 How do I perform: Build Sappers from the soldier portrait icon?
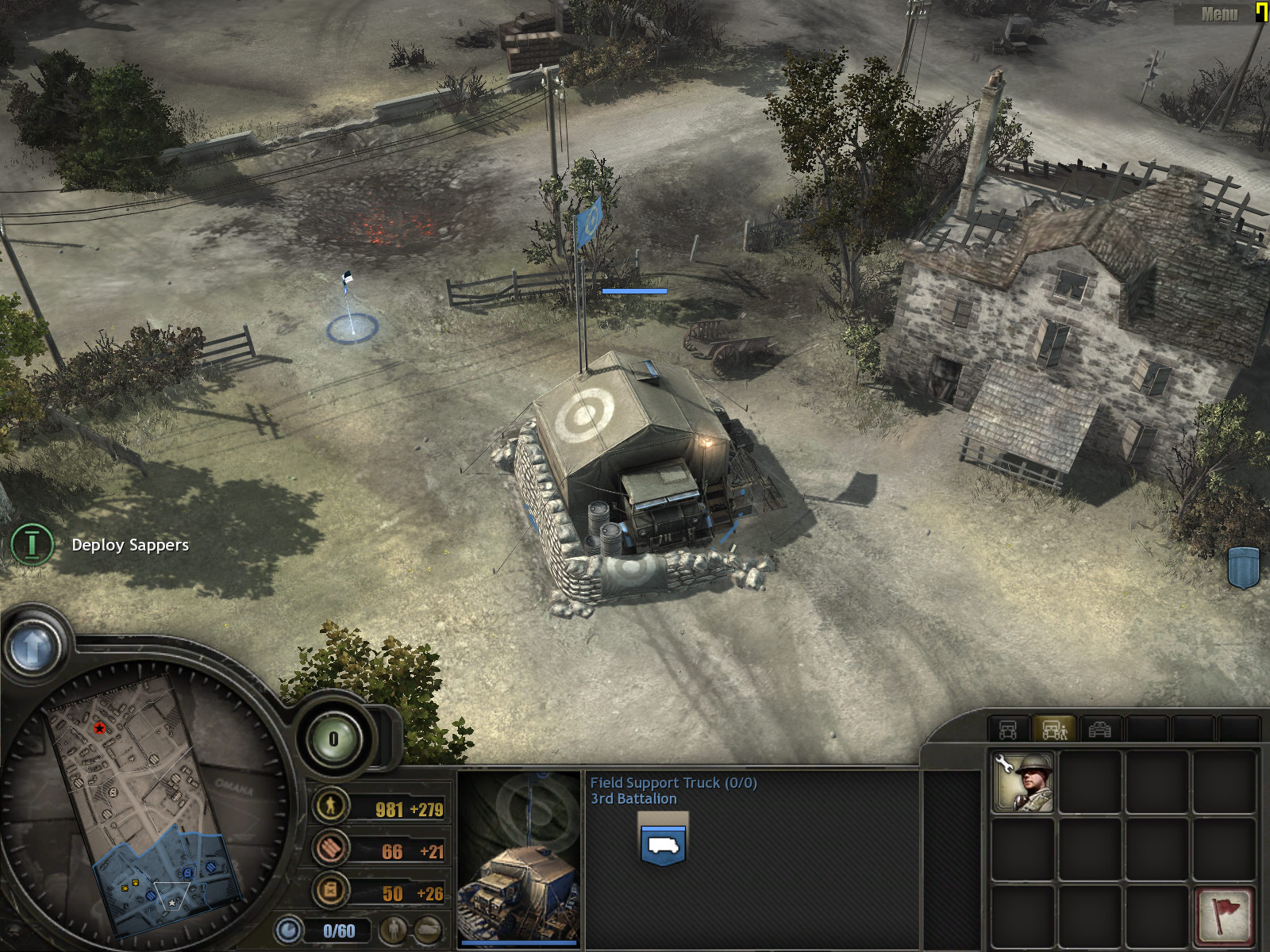pos(1023,782)
